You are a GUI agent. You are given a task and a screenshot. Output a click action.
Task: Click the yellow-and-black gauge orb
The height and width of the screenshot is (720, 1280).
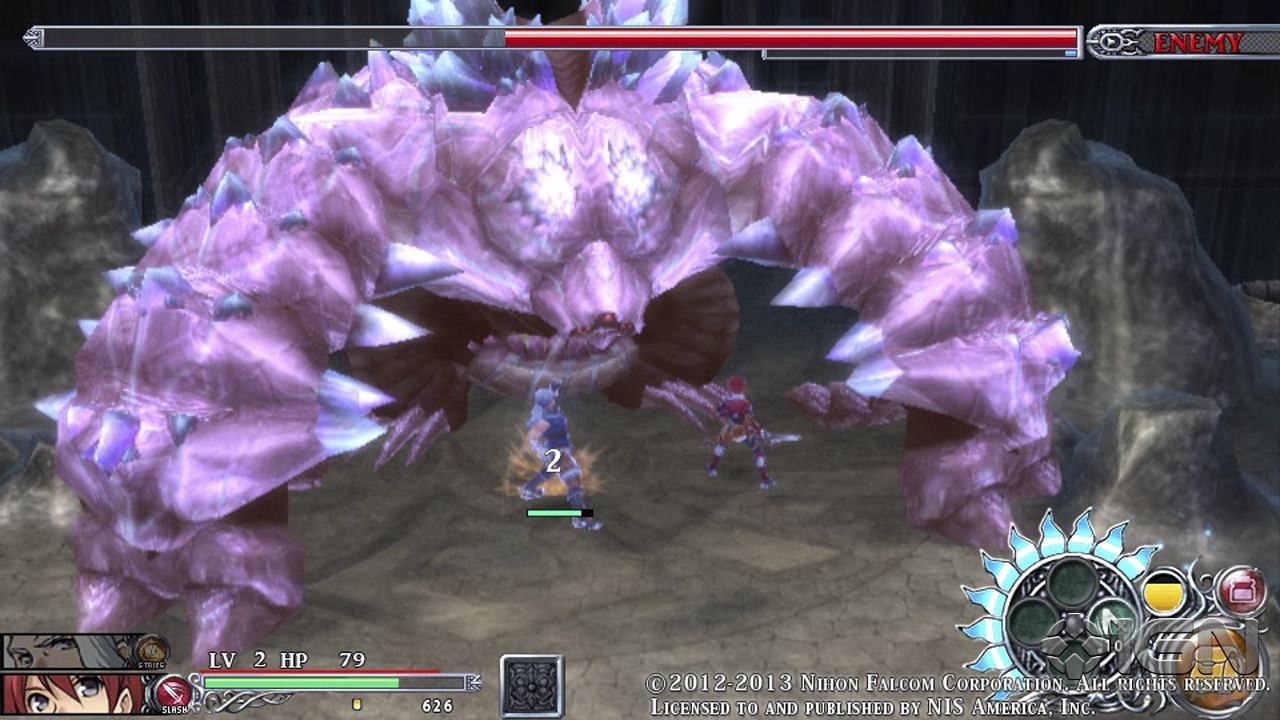click(1163, 592)
